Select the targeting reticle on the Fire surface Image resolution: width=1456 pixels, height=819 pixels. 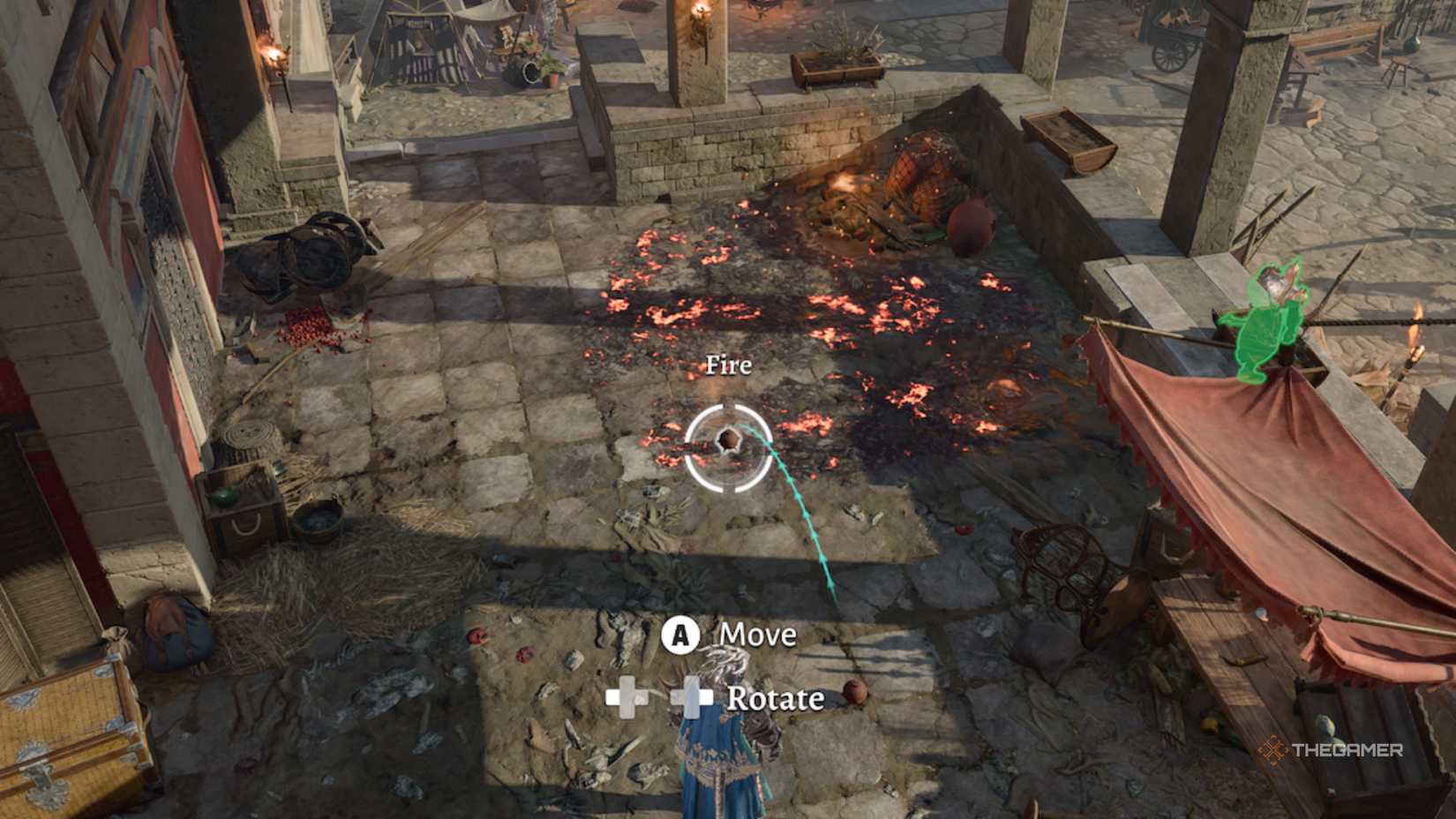coord(728,446)
